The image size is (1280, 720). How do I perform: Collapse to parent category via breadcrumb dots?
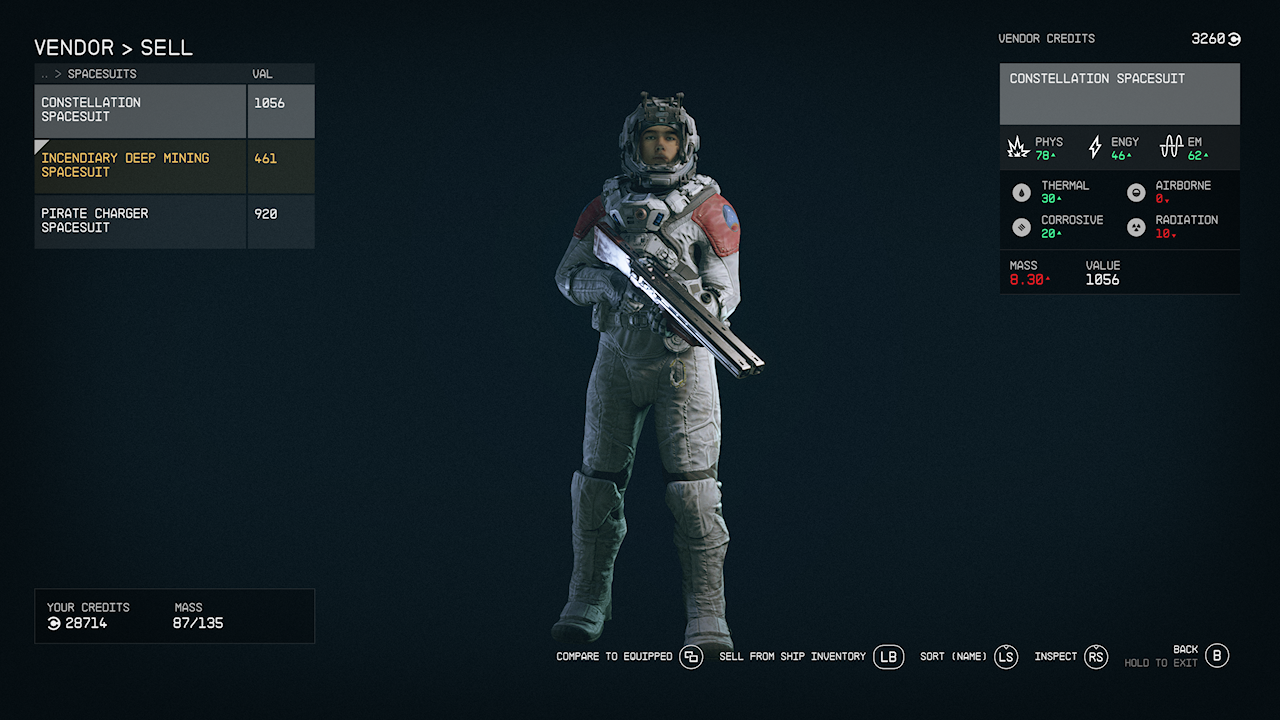(44, 73)
